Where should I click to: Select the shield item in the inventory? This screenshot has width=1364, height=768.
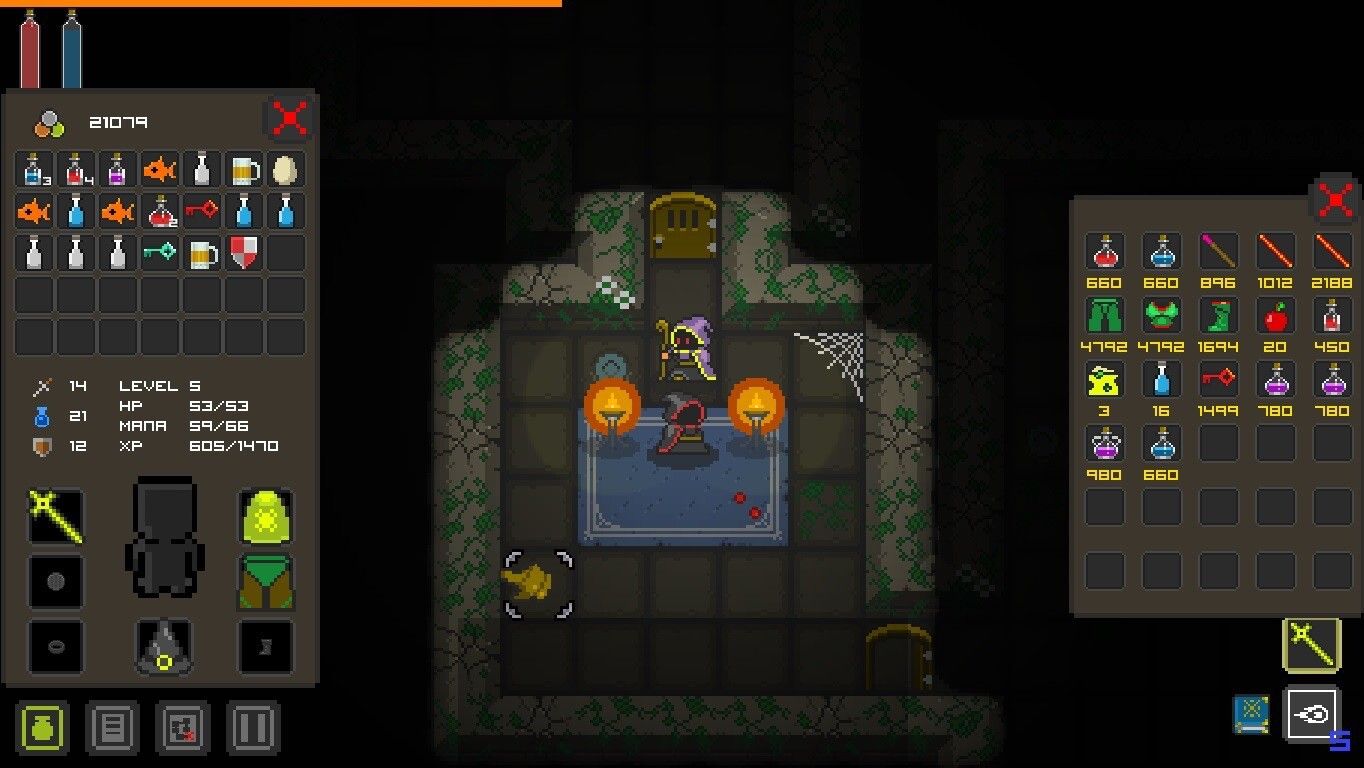(x=245, y=252)
